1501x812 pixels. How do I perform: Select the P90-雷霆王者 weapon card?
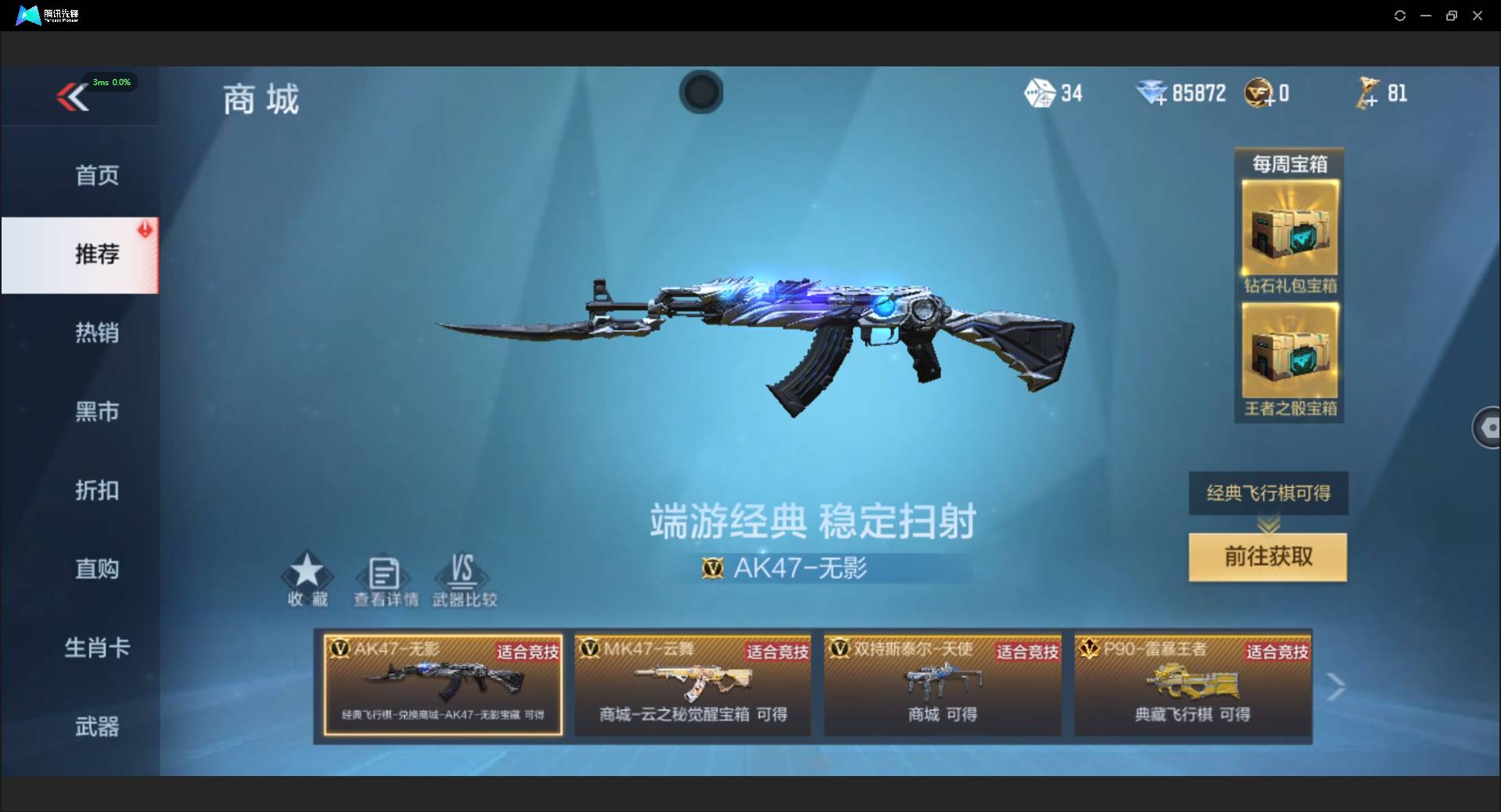tap(1194, 684)
